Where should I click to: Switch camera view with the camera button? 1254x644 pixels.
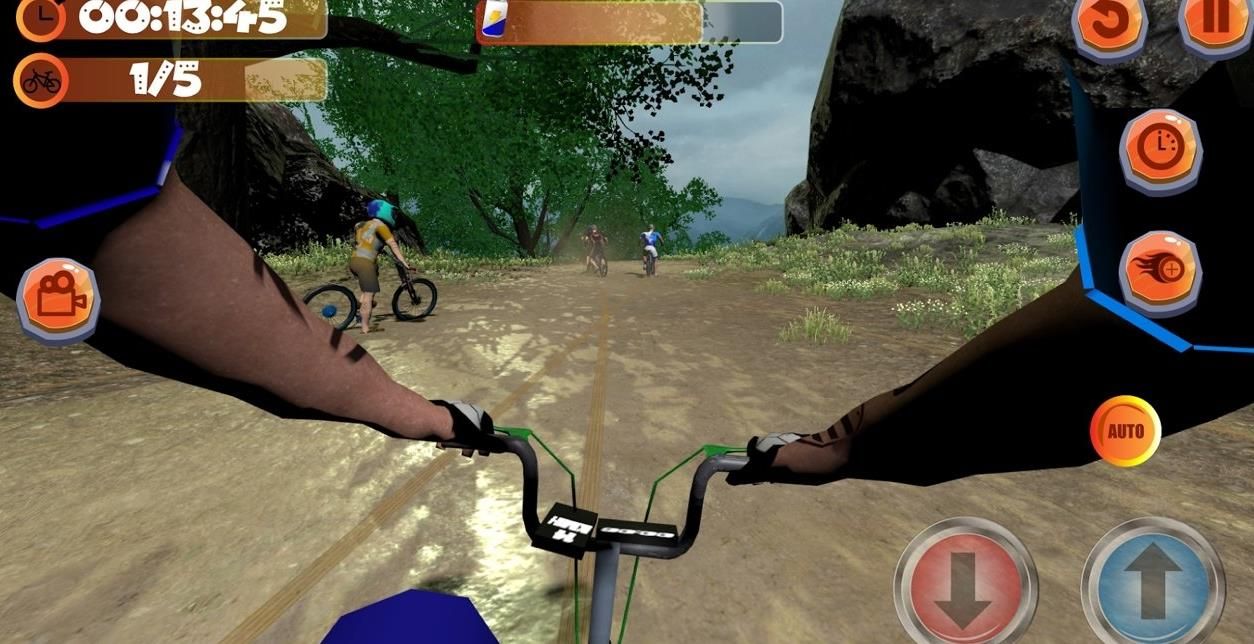(59, 298)
